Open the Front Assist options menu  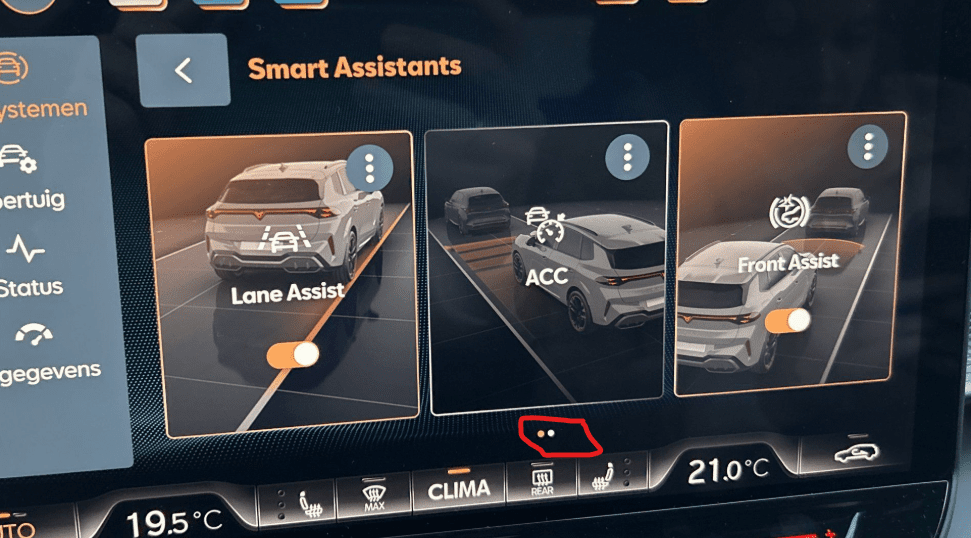tap(867, 147)
